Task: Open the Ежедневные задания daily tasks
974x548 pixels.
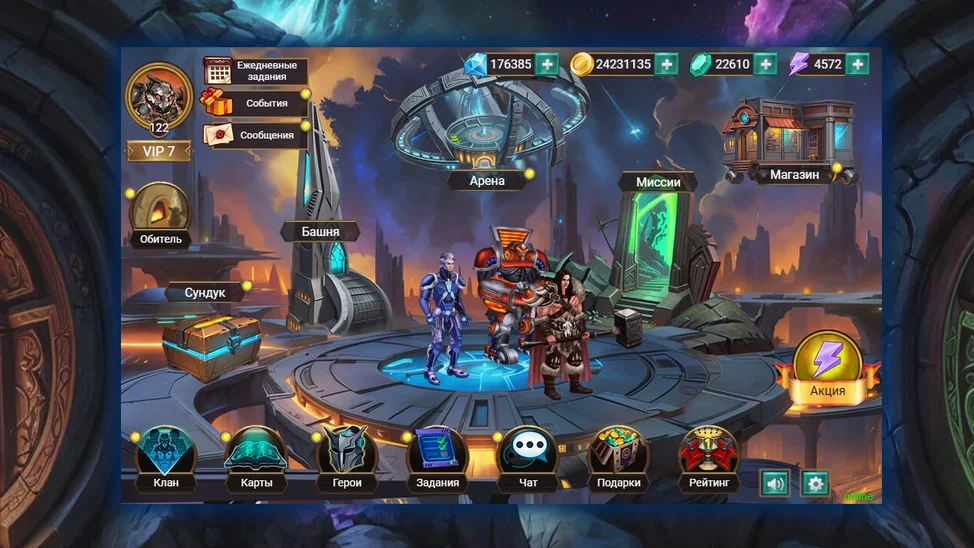Action: [255, 71]
